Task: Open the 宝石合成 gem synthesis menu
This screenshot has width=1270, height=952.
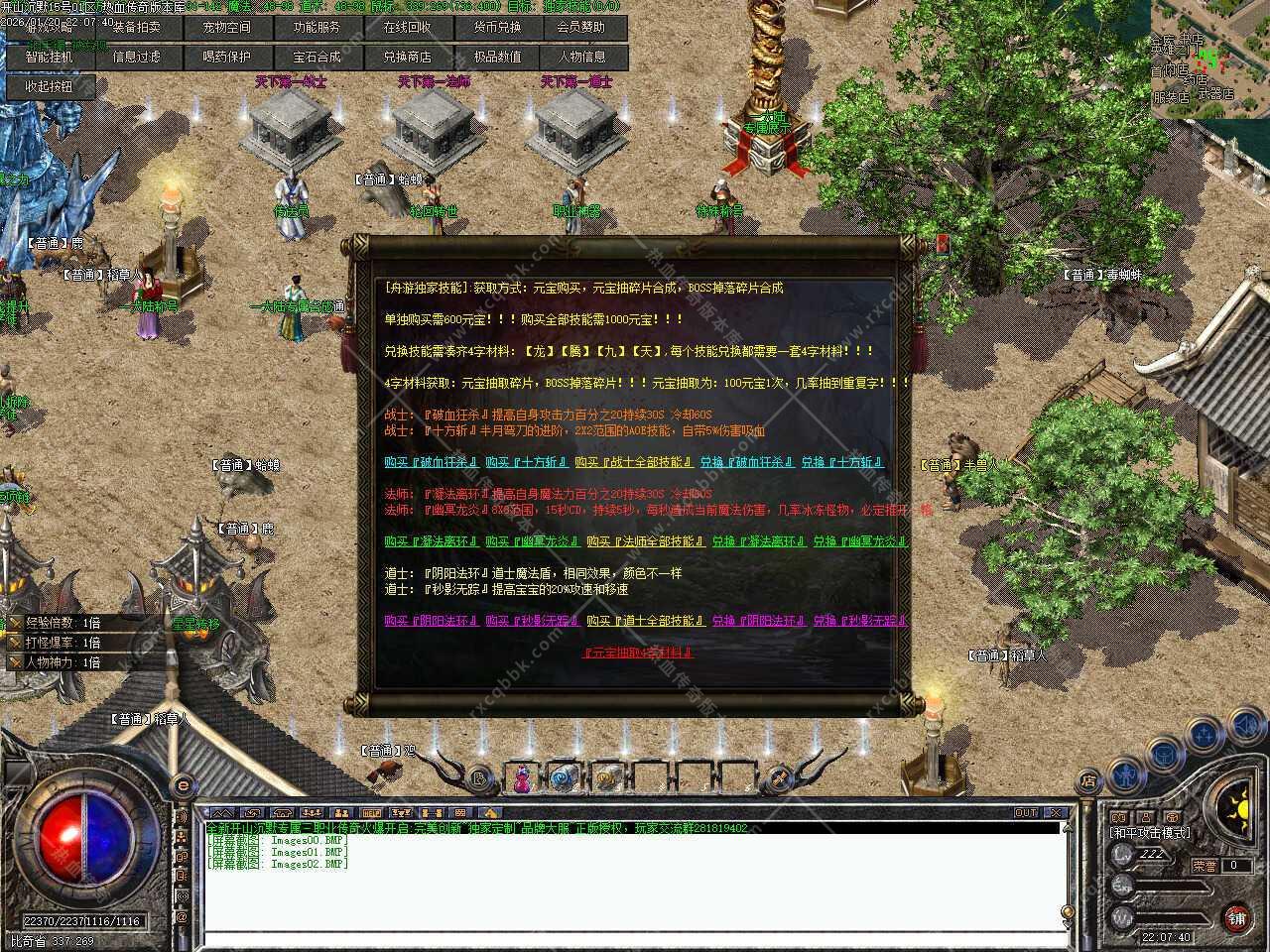Action: click(317, 58)
